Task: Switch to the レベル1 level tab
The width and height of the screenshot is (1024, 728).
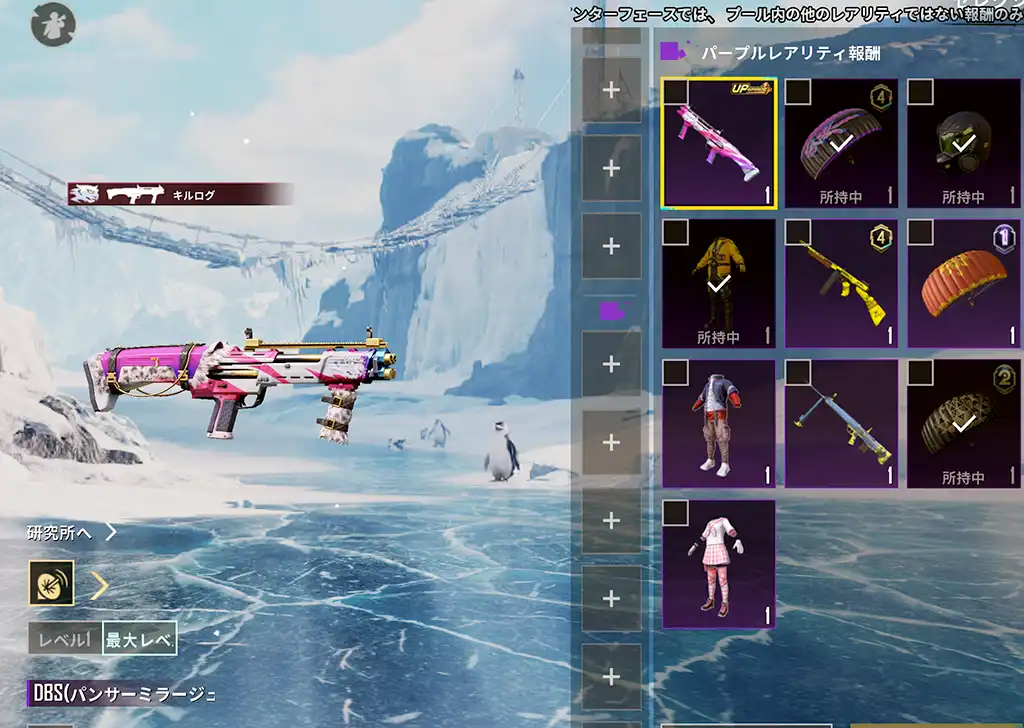Action: (66, 640)
